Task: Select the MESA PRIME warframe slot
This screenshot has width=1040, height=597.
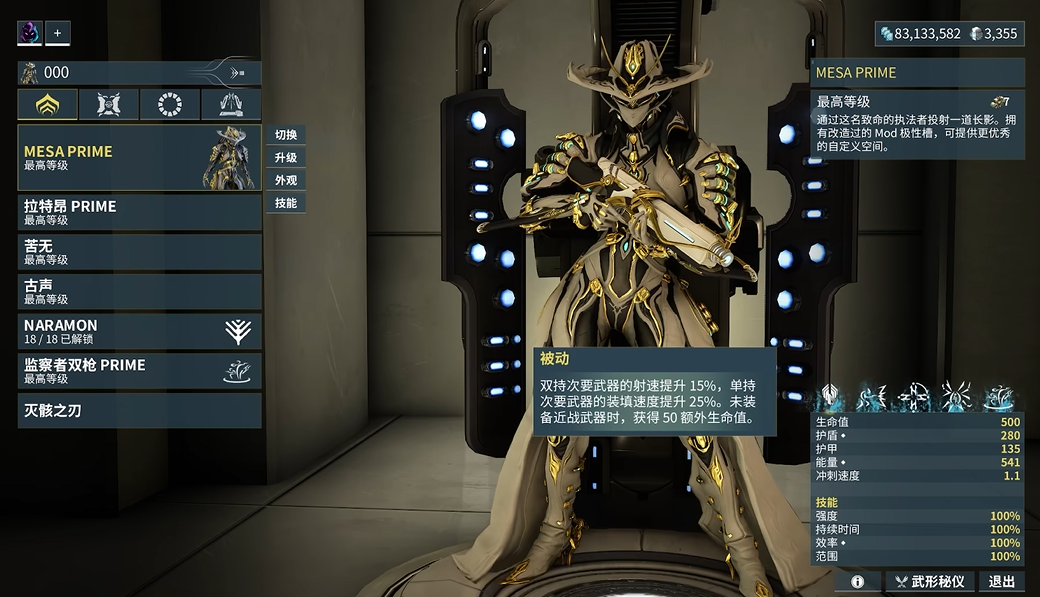Action: (139, 157)
